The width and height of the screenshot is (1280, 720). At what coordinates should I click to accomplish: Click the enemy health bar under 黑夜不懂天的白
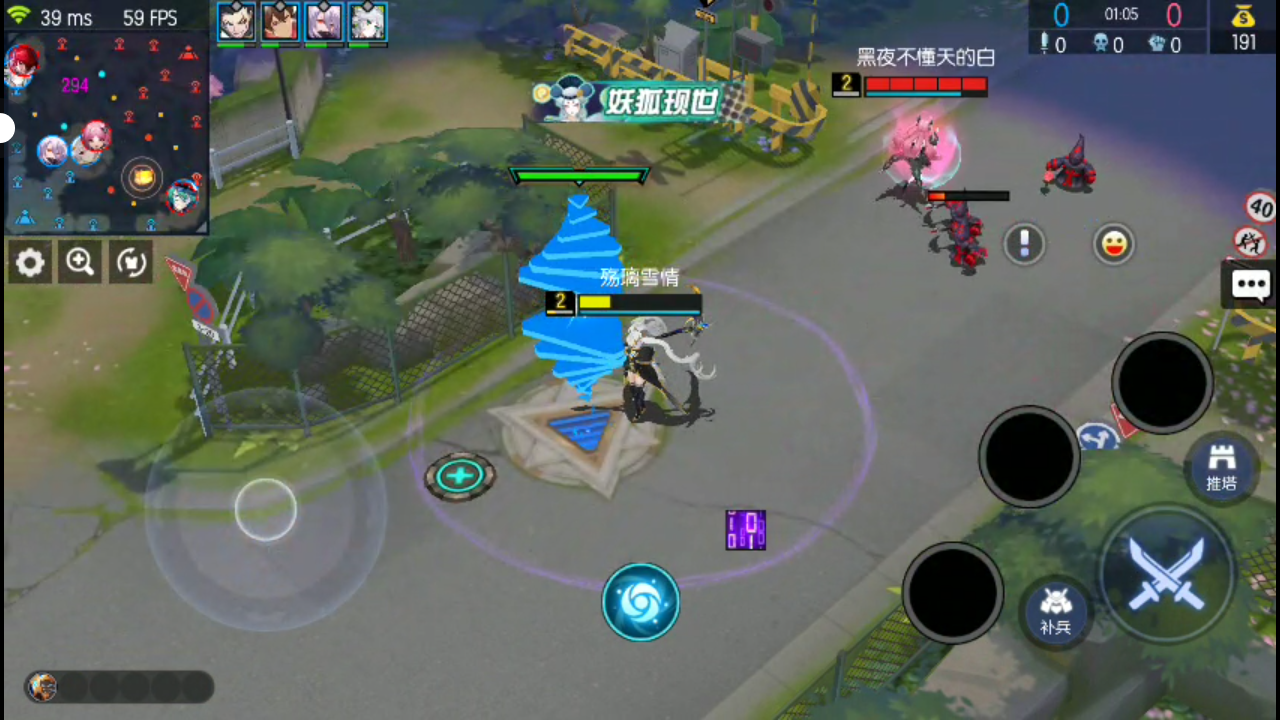pyautogui.click(x=924, y=85)
